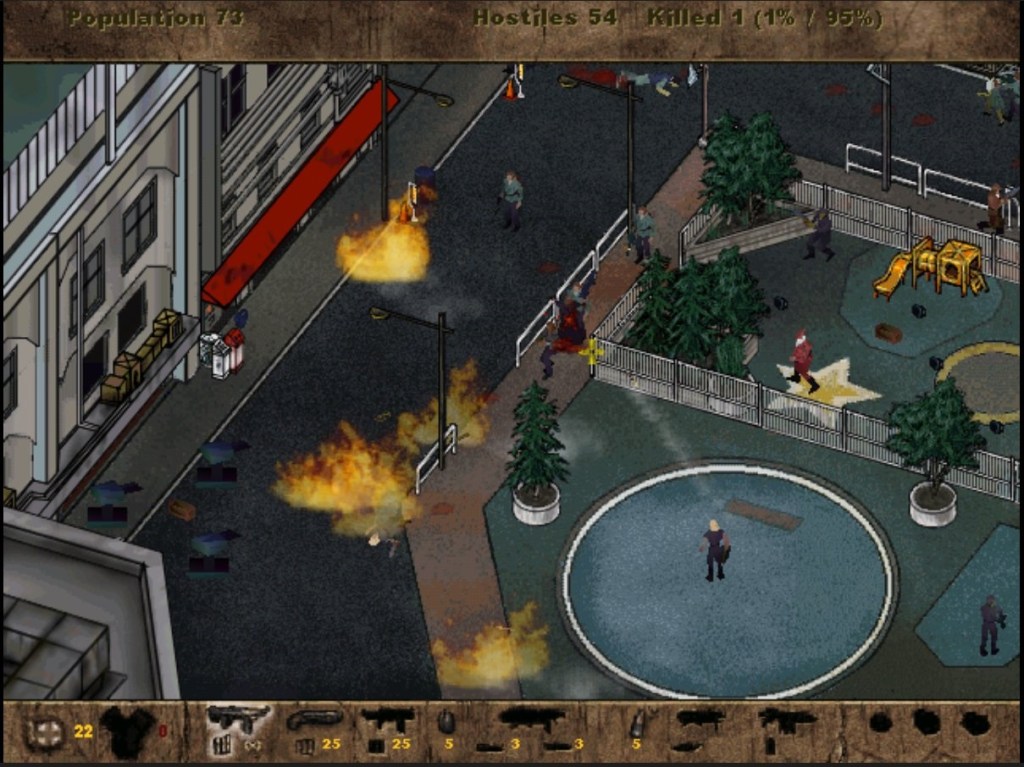The image size is (1024, 767).
Task: Choose the black spray cannon weapon
Action: pos(387,719)
